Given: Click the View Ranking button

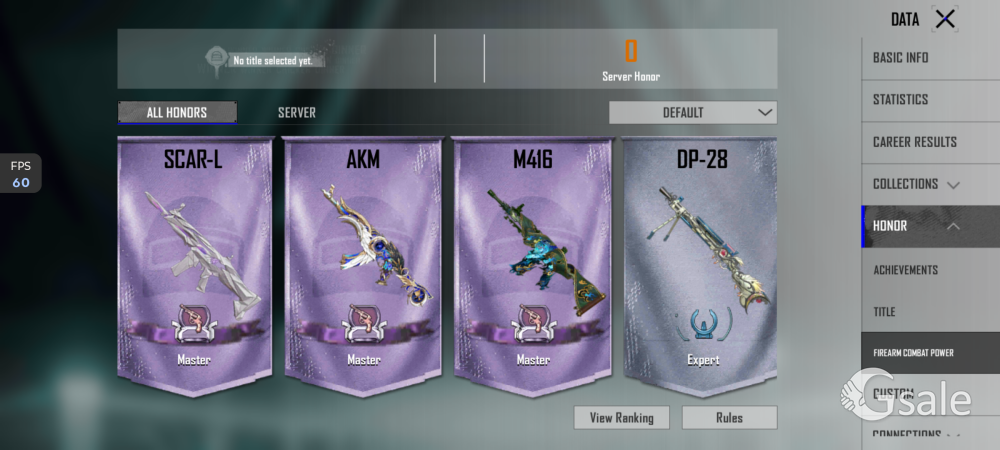Looking at the screenshot, I should (622, 418).
